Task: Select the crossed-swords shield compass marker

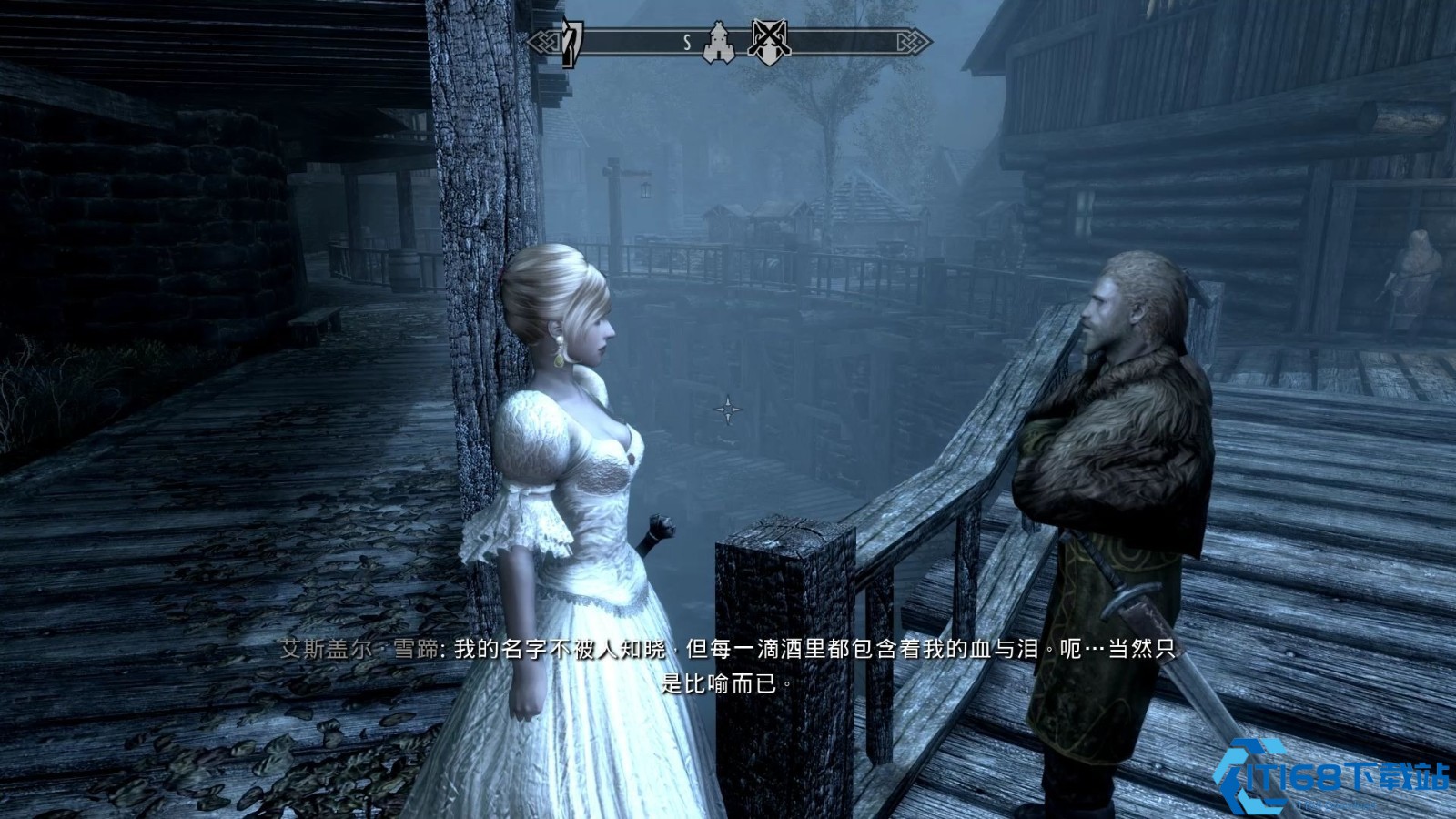Action: point(769,41)
